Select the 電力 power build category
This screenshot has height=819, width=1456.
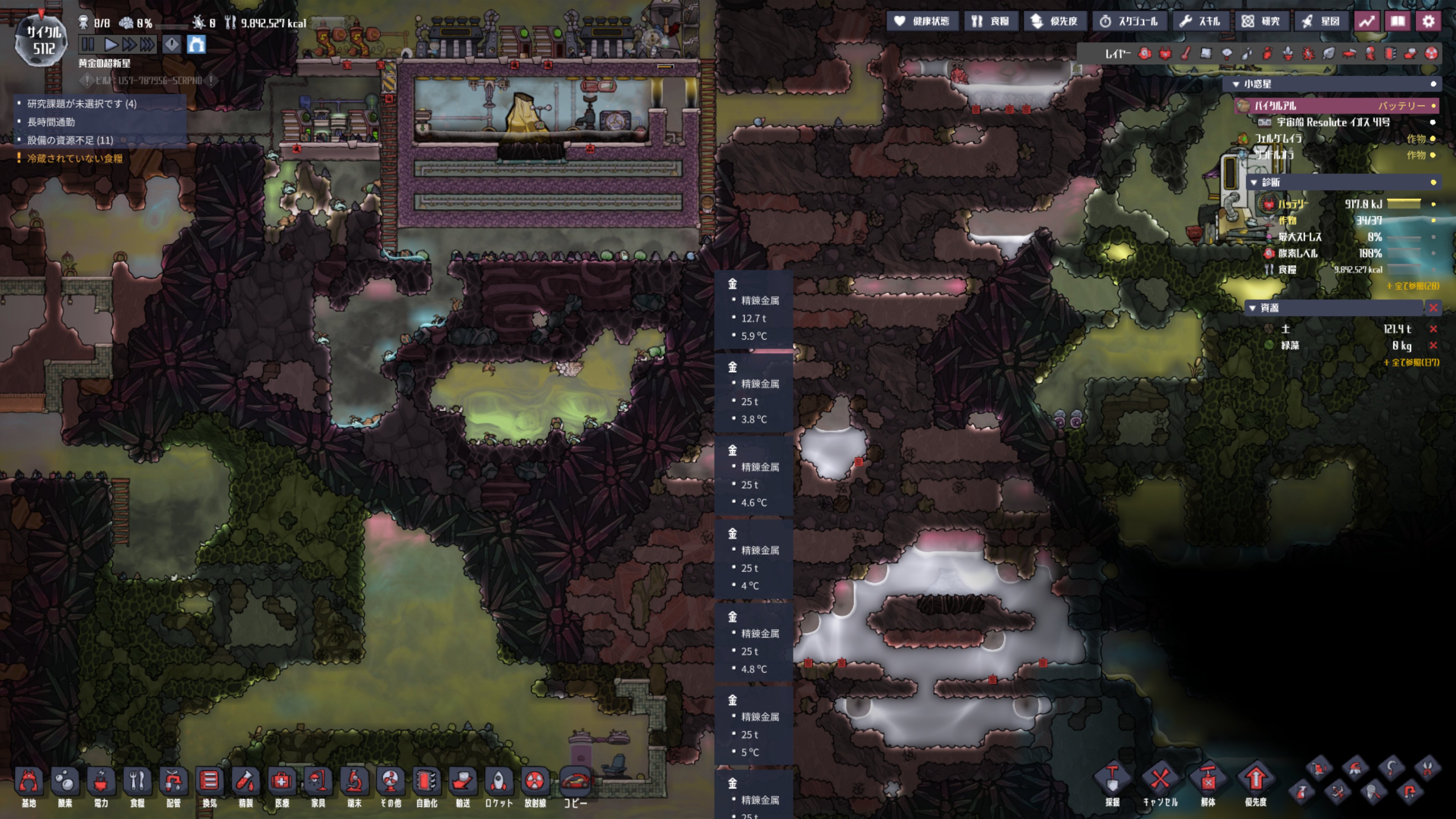click(x=101, y=786)
